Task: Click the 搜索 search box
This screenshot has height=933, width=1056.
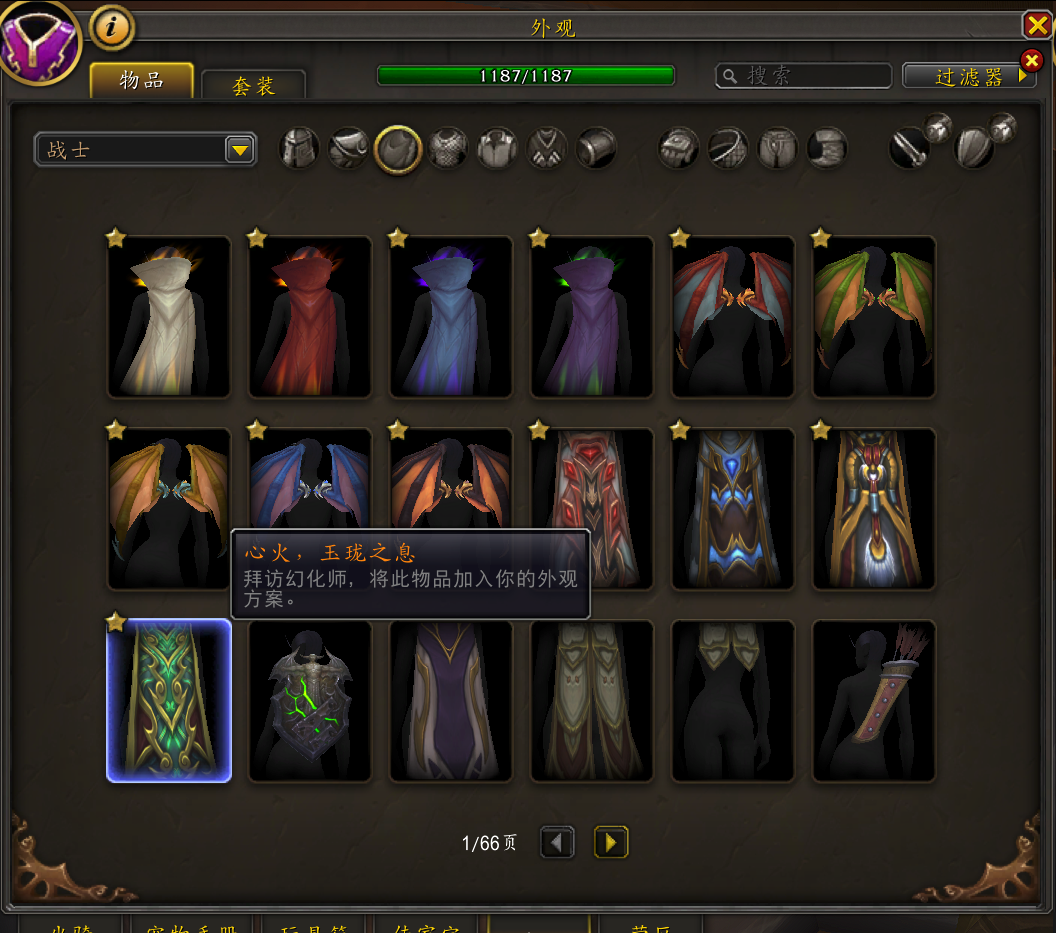Action: pyautogui.click(x=804, y=76)
